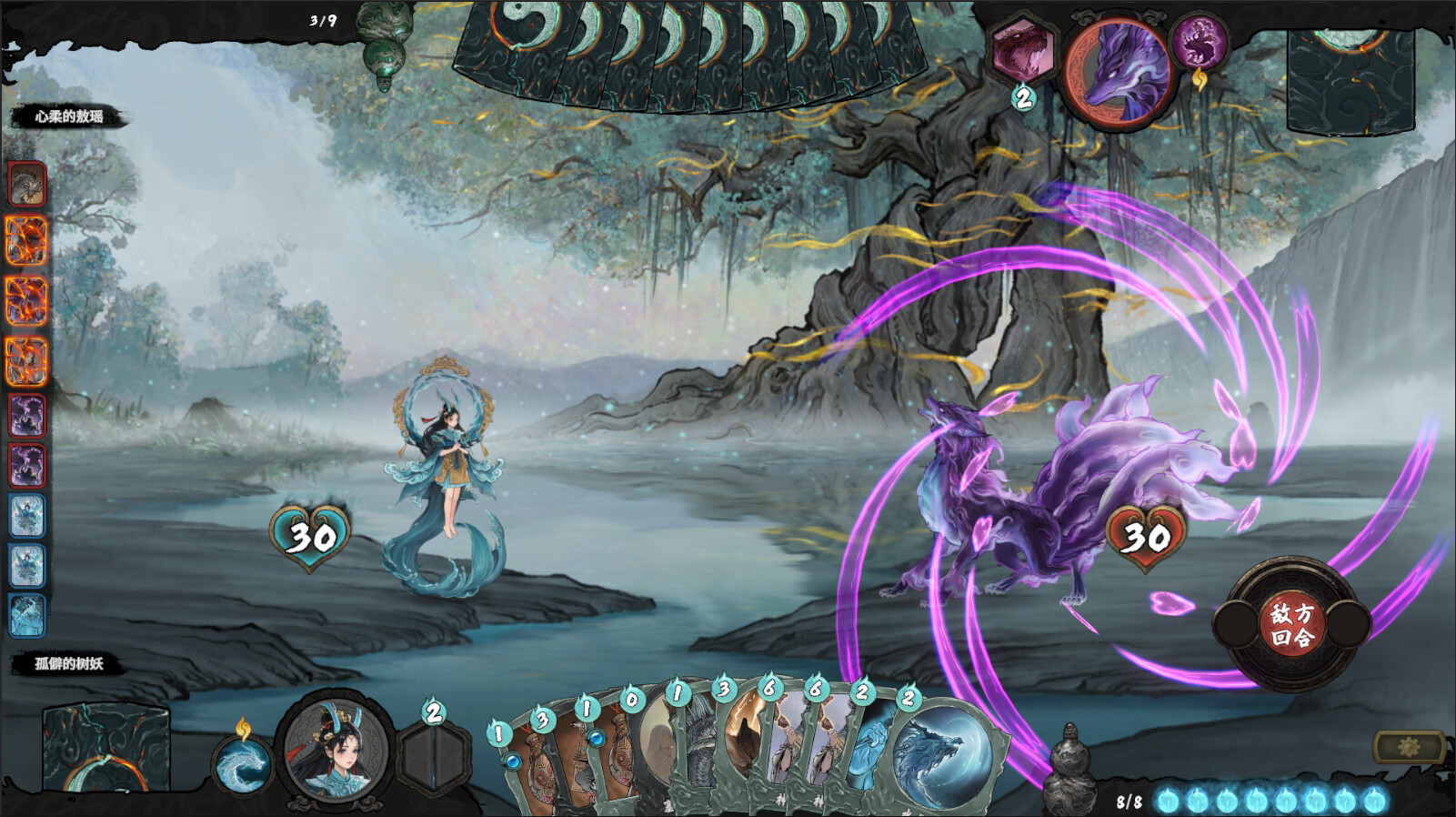
Task: Click the red 敌方回合 turn button
Action: click(1291, 623)
